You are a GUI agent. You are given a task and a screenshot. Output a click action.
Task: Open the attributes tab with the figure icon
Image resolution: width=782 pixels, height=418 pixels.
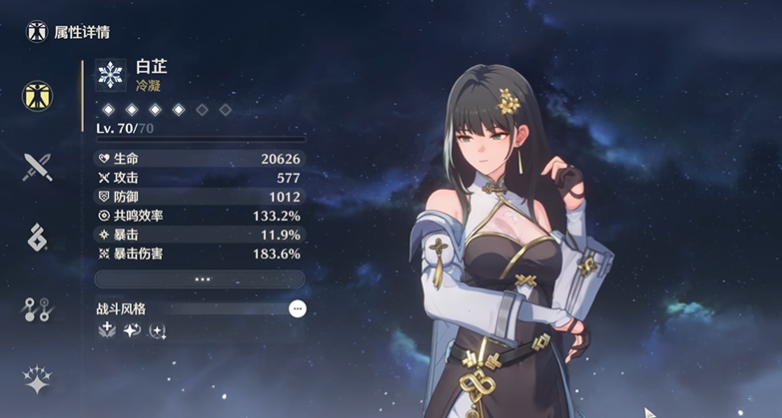pos(37,96)
